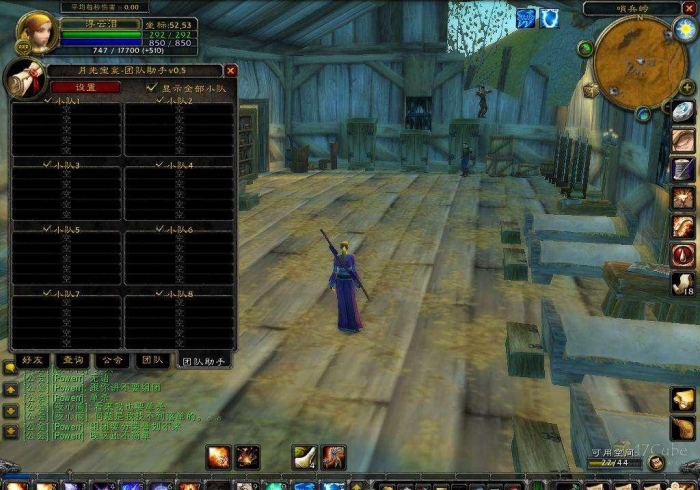The width and height of the screenshot is (700, 490).
Task: Click the first buff icon near minimap
Action: [x=527, y=17]
